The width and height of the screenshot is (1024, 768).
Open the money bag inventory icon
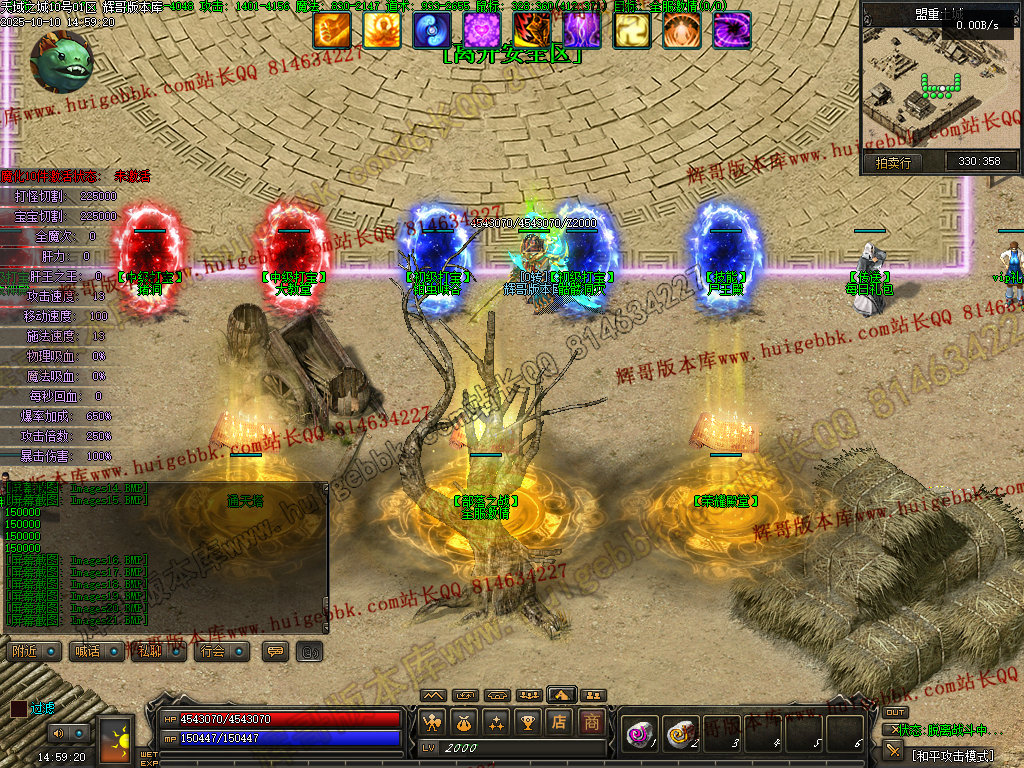click(x=463, y=722)
